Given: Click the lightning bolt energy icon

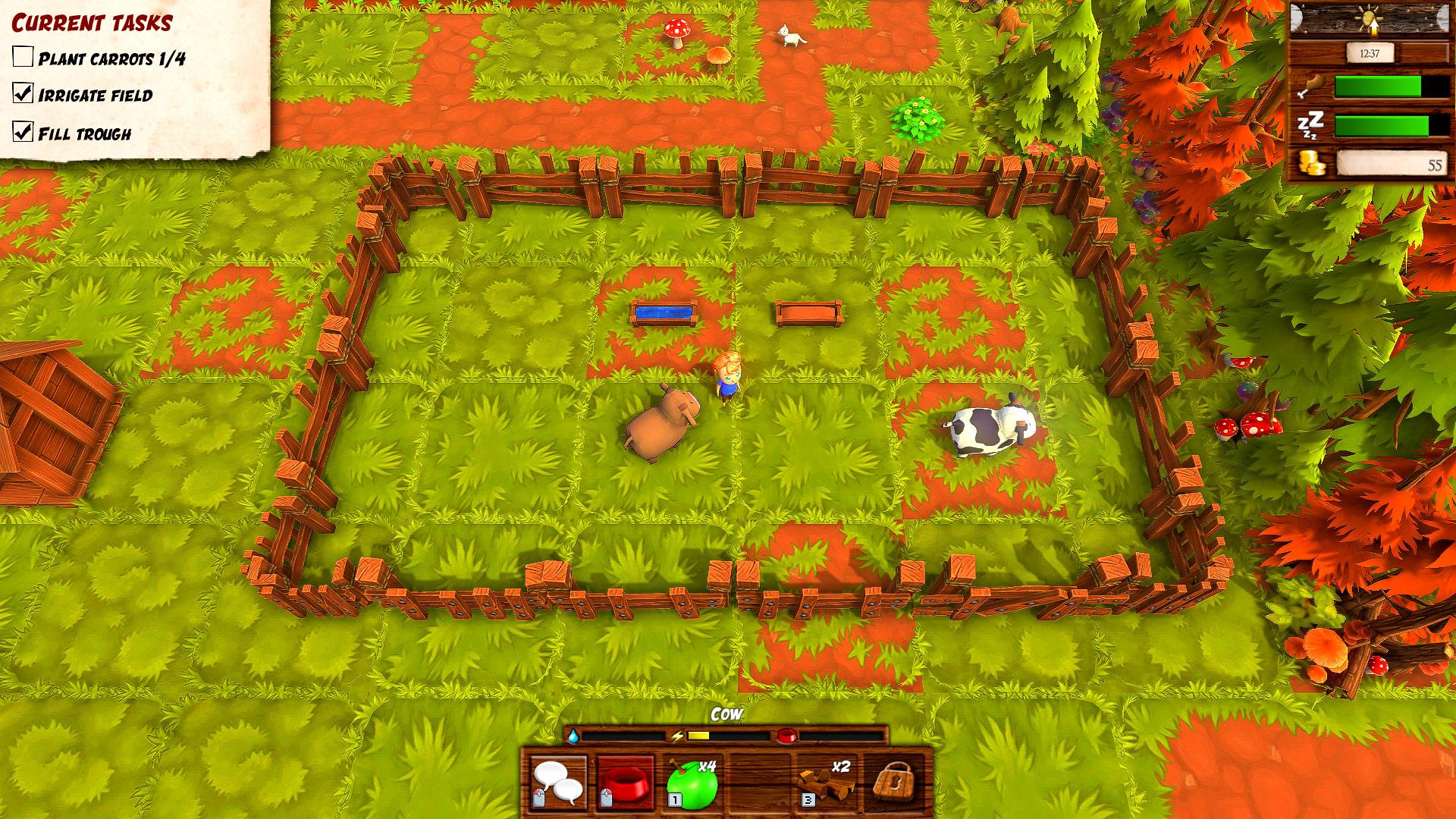Looking at the screenshot, I should click(x=679, y=736).
